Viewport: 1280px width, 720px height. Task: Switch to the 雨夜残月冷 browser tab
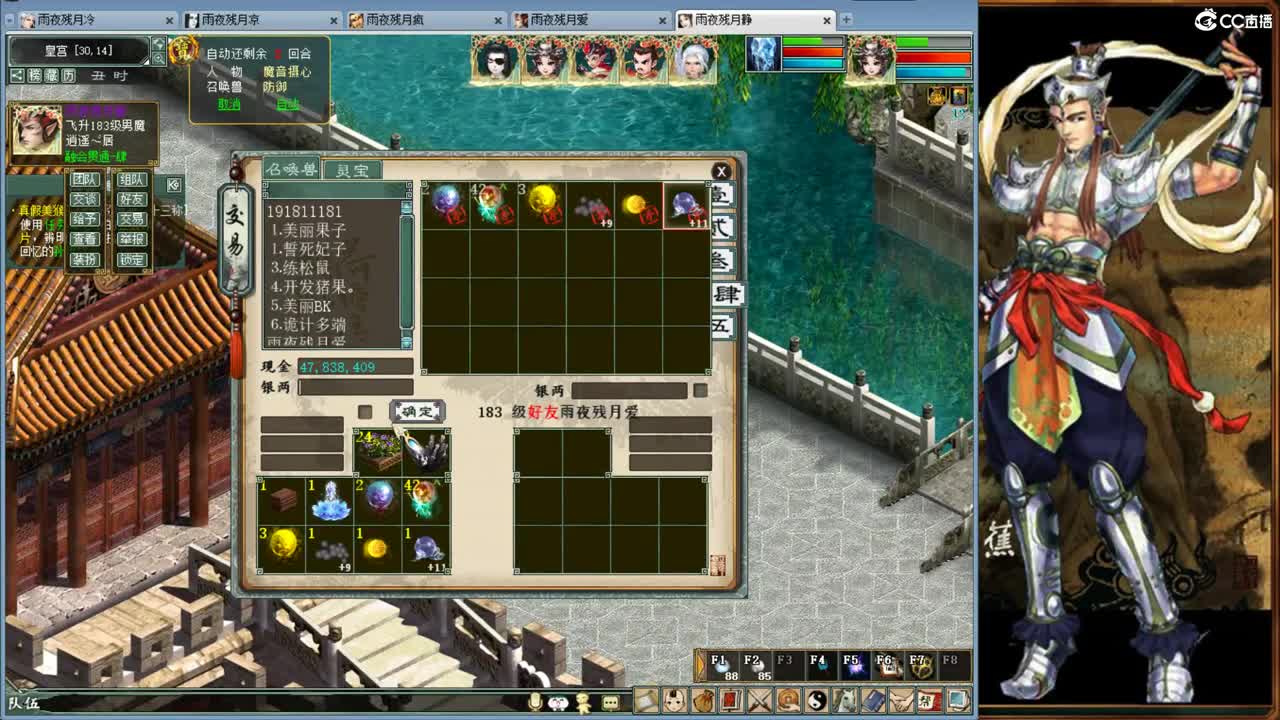(x=65, y=18)
